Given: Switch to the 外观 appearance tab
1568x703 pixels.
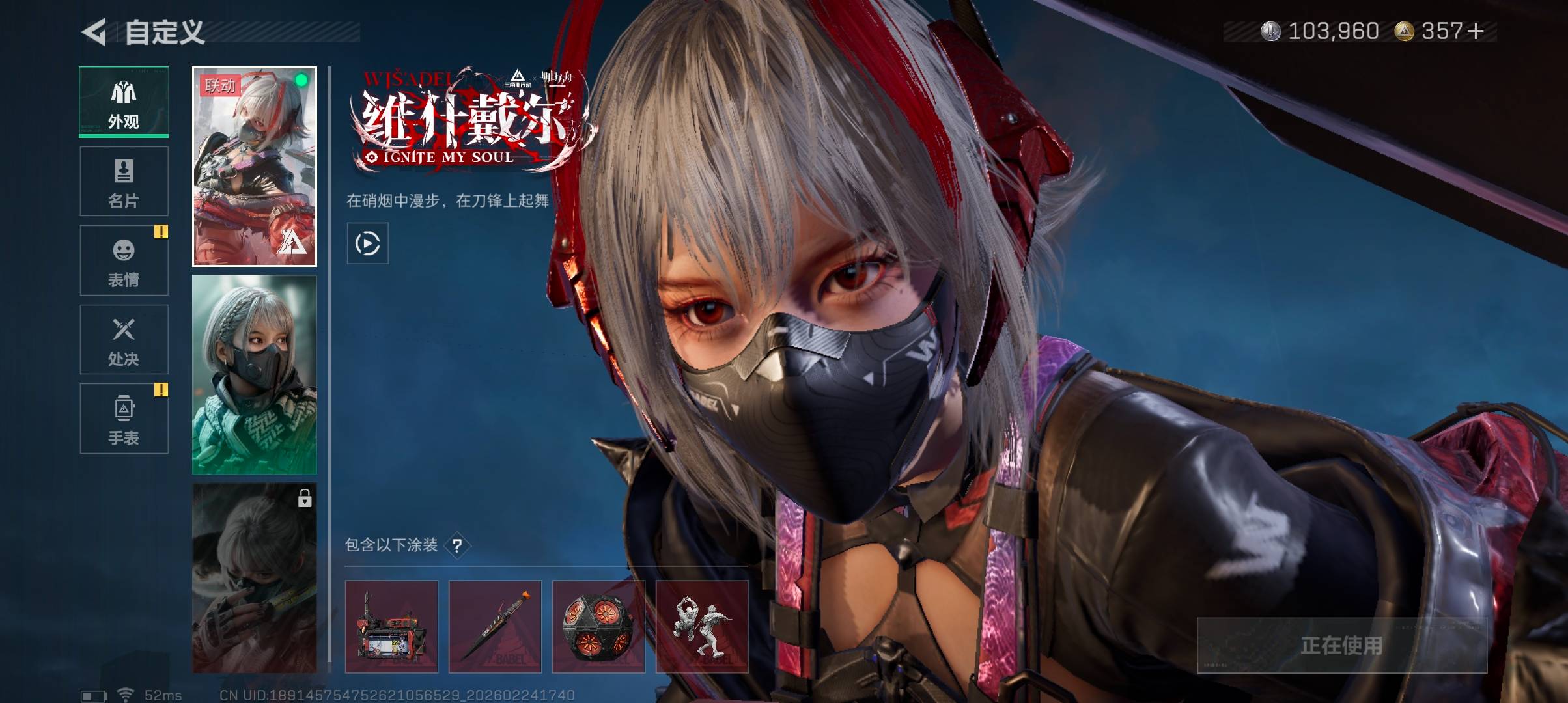Looking at the screenshot, I should (x=124, y=102).
